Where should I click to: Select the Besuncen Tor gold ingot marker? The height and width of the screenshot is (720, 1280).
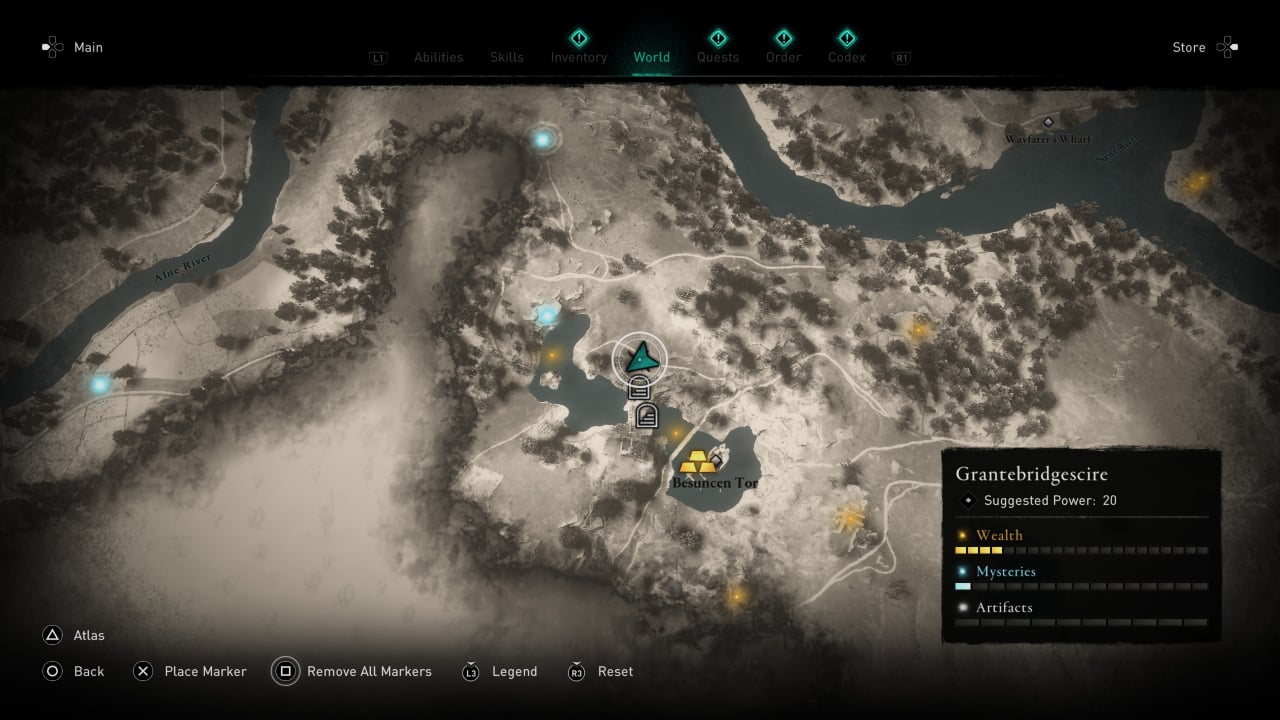pyautogui.click(x=697, y=463)
